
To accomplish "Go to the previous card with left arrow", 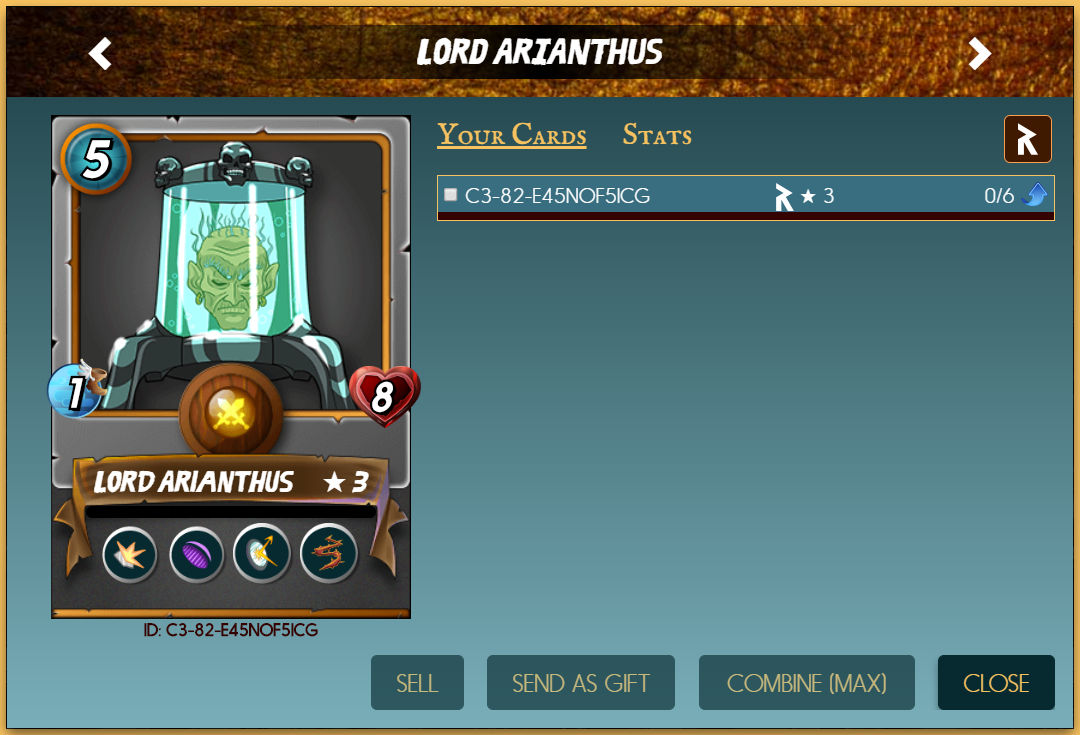I will (100, 53).
